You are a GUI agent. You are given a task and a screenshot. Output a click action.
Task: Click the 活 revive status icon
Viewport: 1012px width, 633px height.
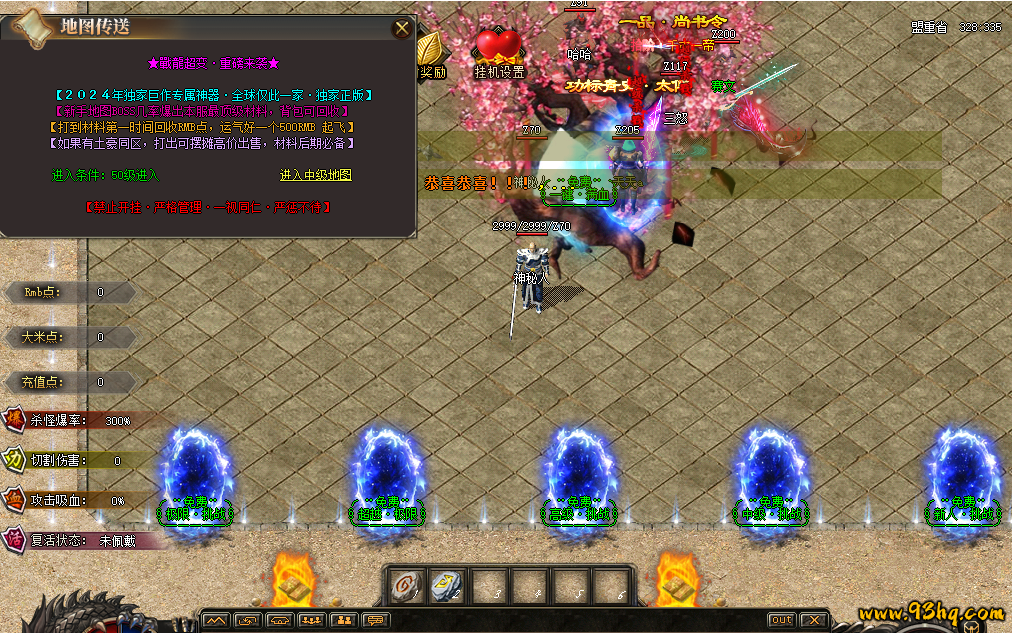[15, 540]
